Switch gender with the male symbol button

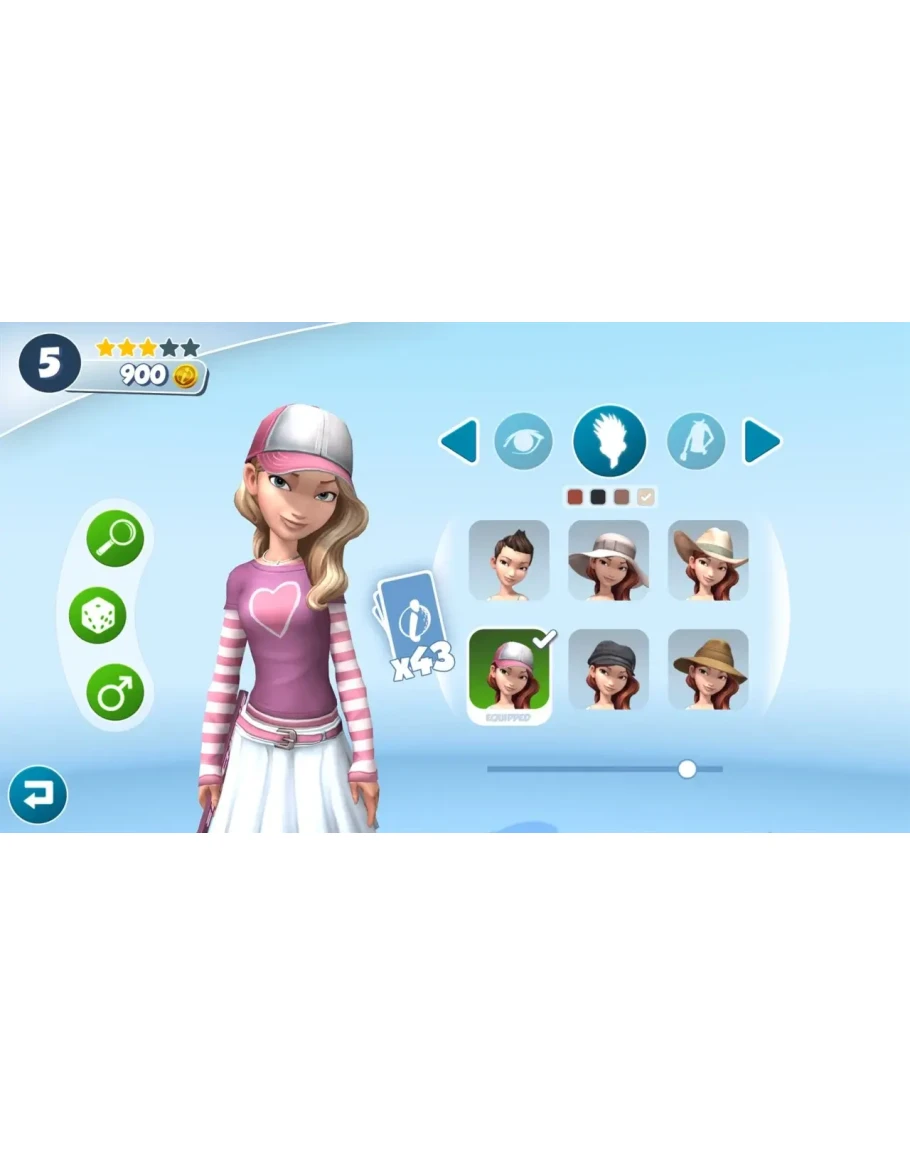(115, 692)
